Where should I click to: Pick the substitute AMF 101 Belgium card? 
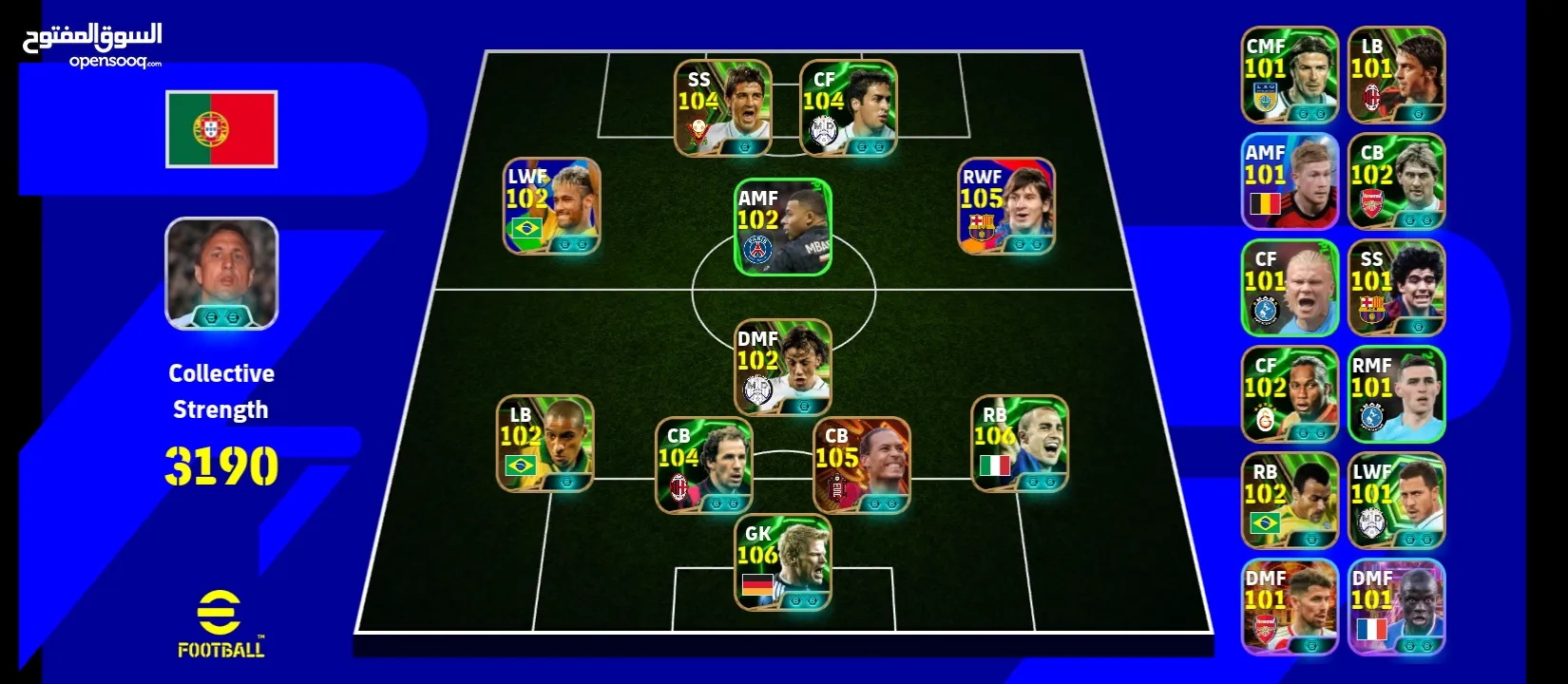pos(1290,181)
